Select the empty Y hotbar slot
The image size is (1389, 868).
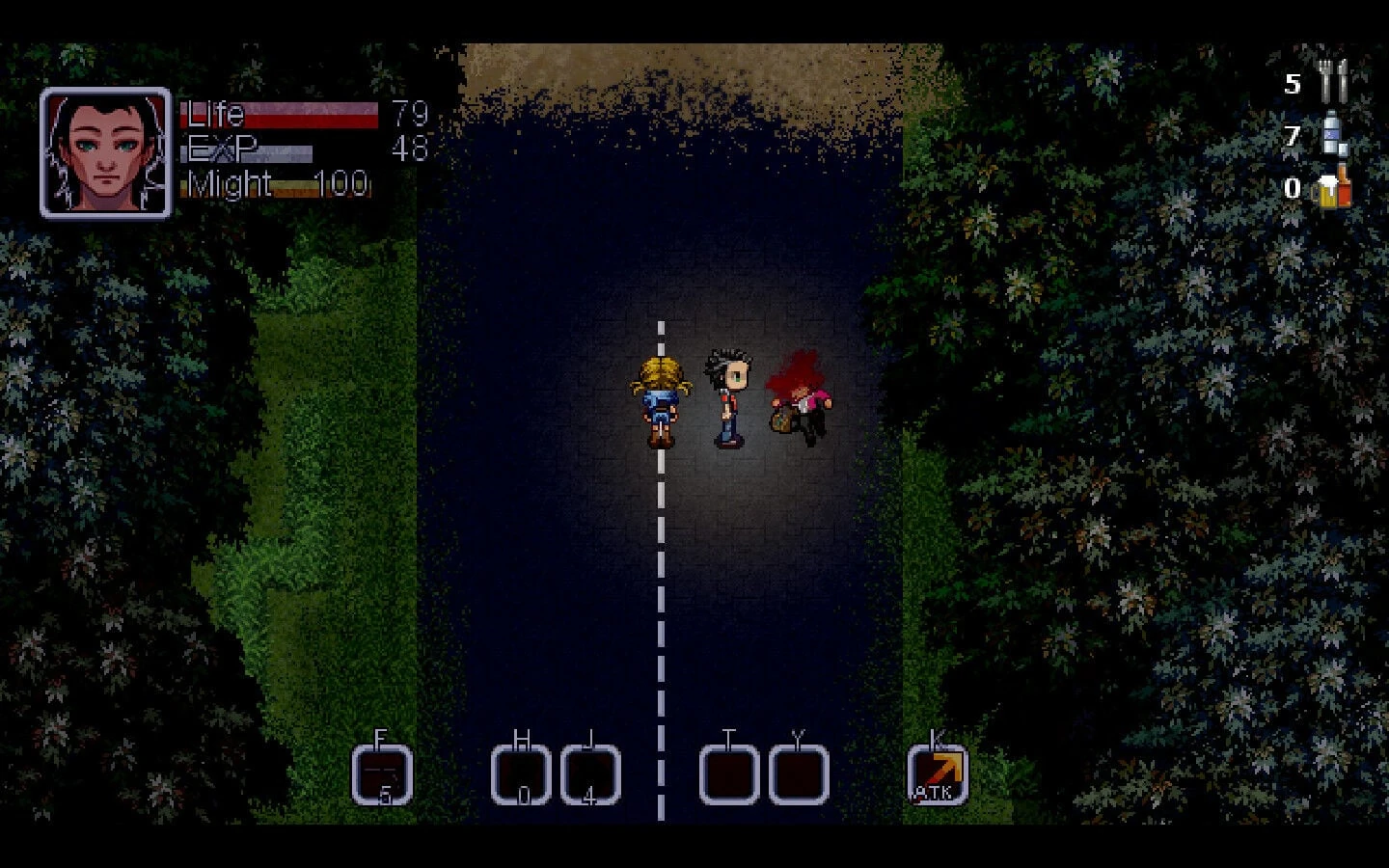point(798,774)
